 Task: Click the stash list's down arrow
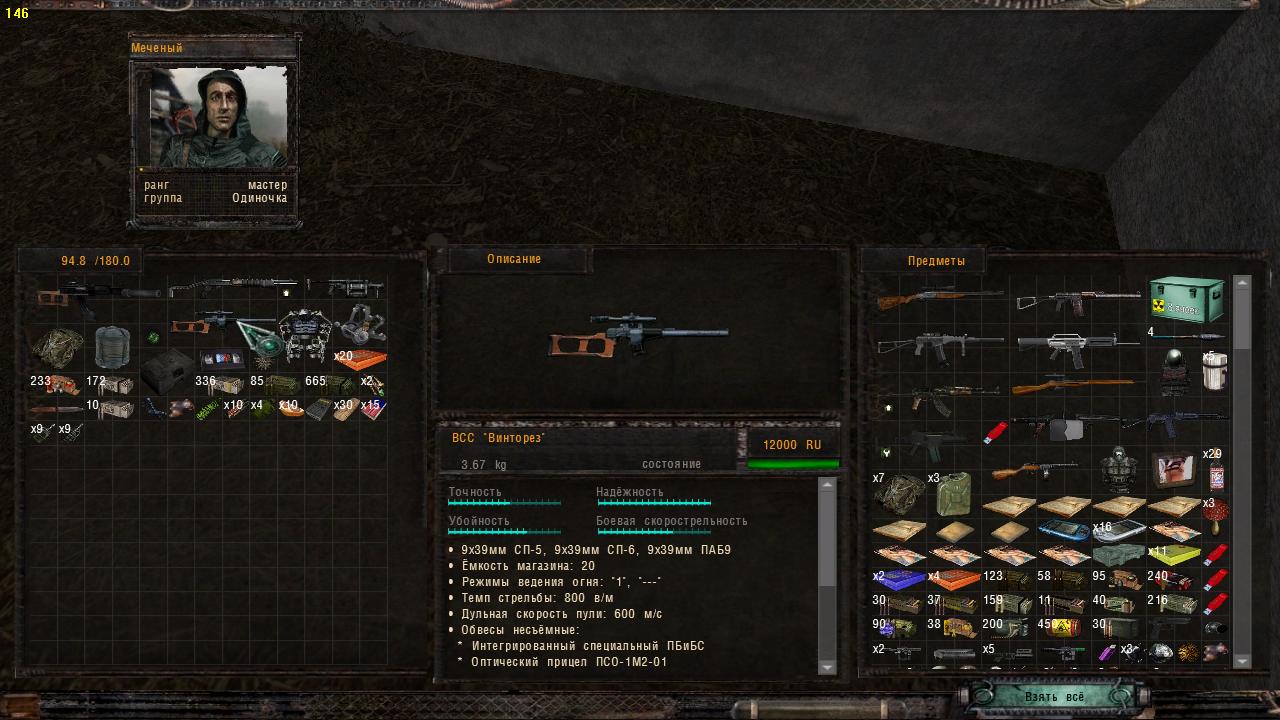pos(1242,660)
